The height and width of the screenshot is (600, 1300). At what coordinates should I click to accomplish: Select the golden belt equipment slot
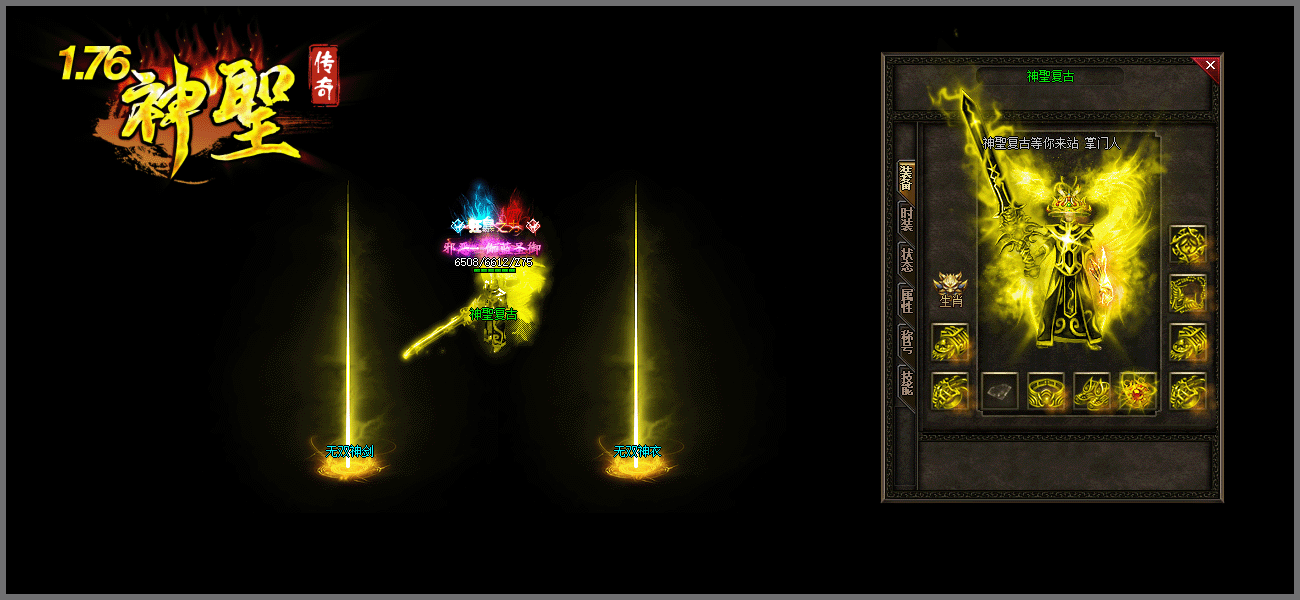1045,391
